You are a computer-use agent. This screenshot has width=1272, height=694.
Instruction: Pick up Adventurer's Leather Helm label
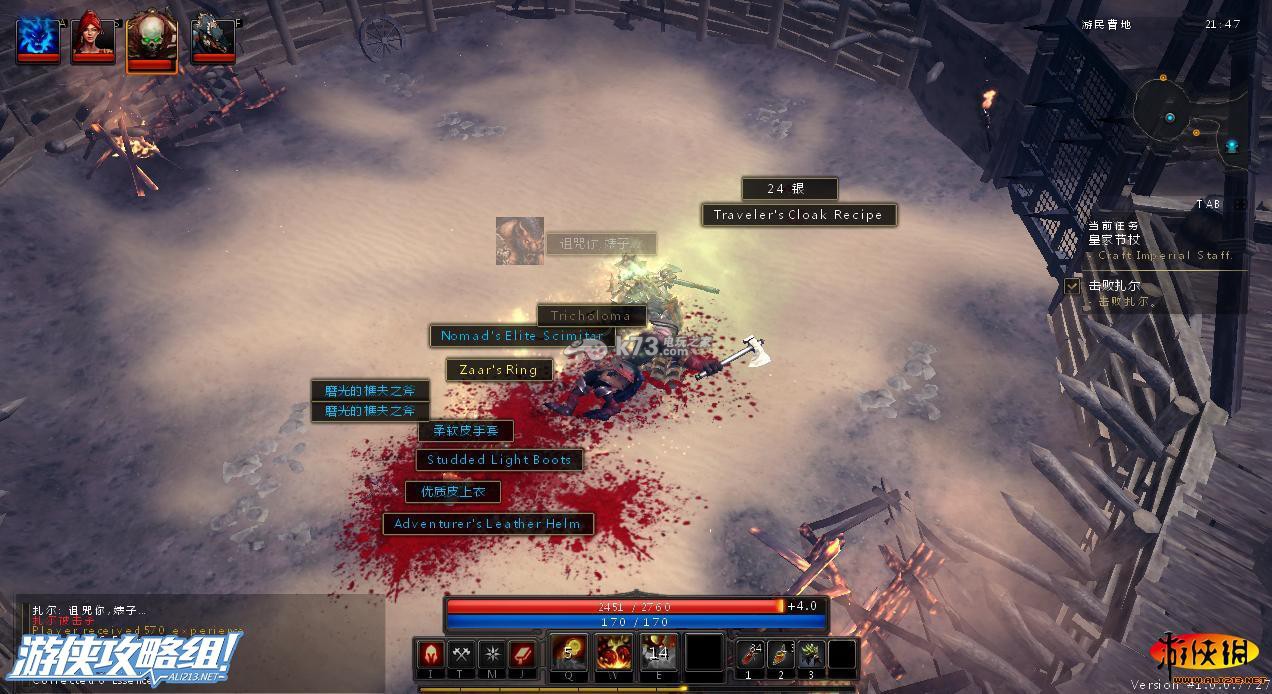[488, 523]
